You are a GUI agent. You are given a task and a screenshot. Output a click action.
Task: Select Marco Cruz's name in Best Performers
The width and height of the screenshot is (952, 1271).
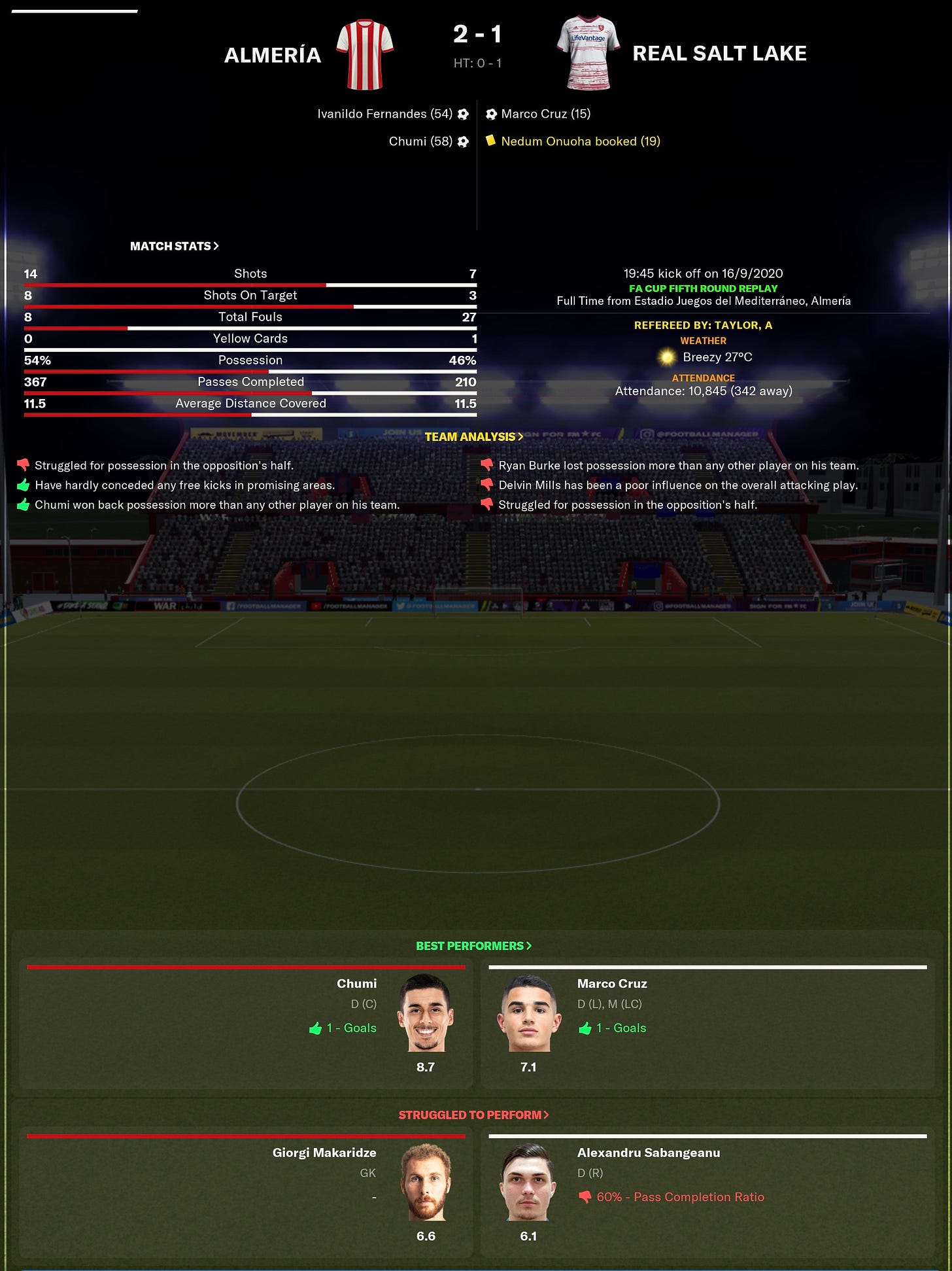pyautogui.click(x=611, y=983)
